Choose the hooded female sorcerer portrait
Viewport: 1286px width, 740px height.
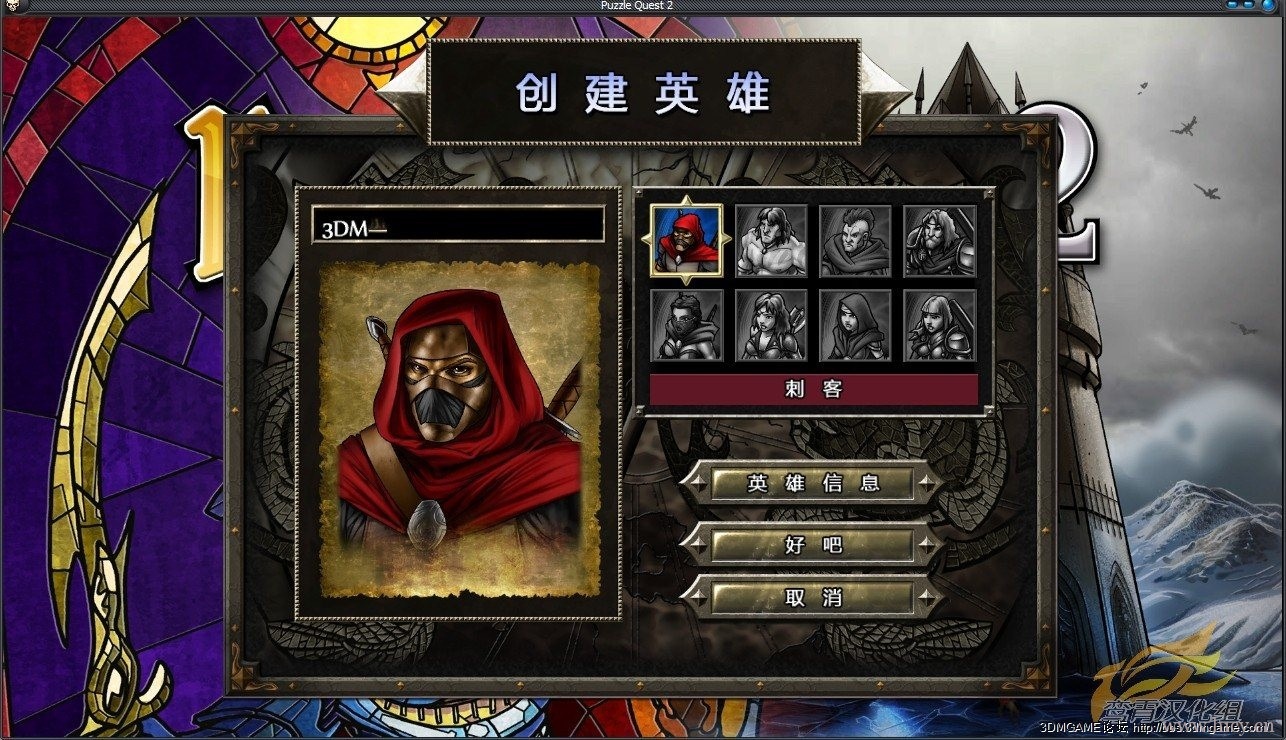(854, 325)
